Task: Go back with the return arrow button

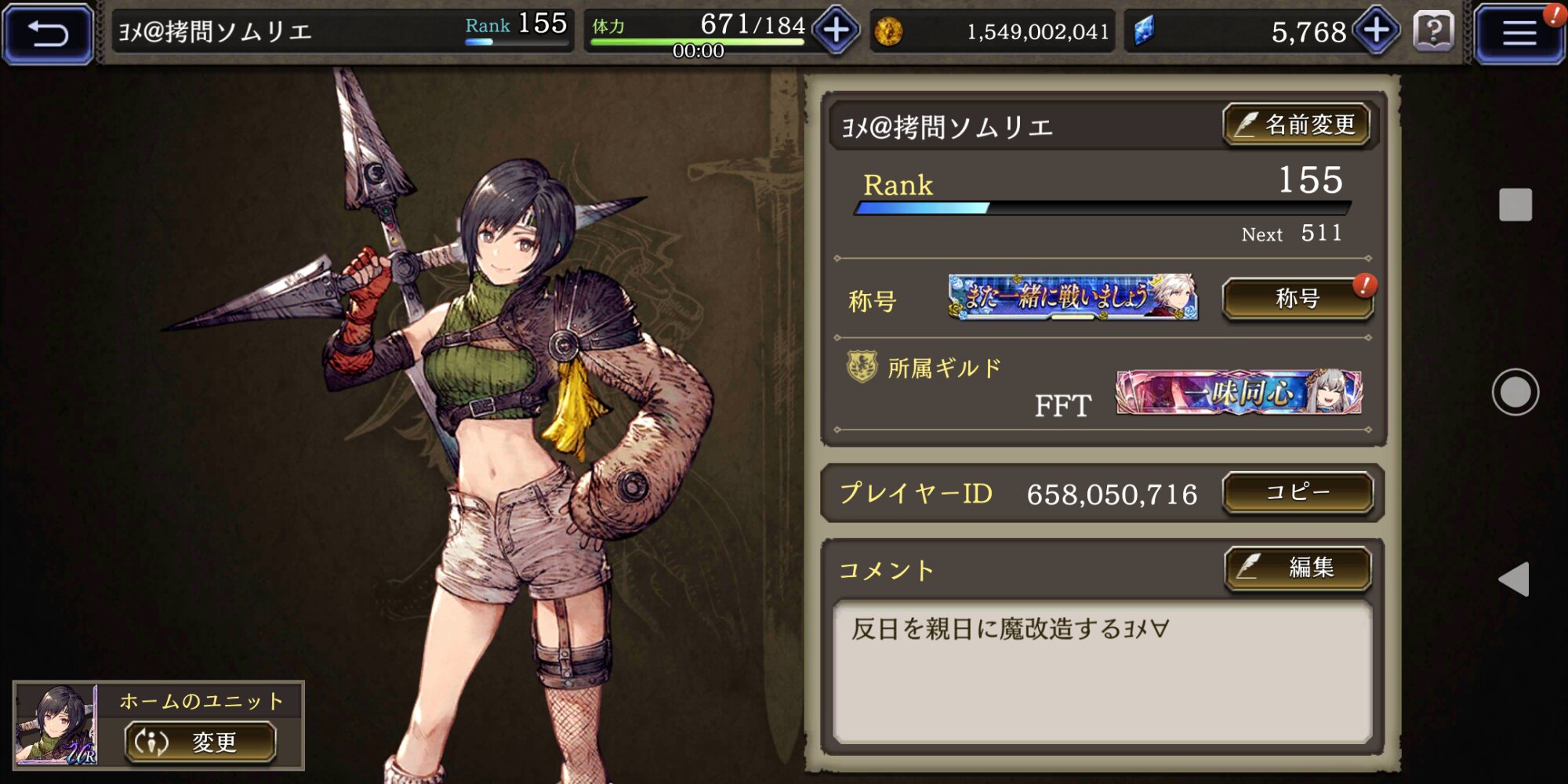Action: coord(48,33)
